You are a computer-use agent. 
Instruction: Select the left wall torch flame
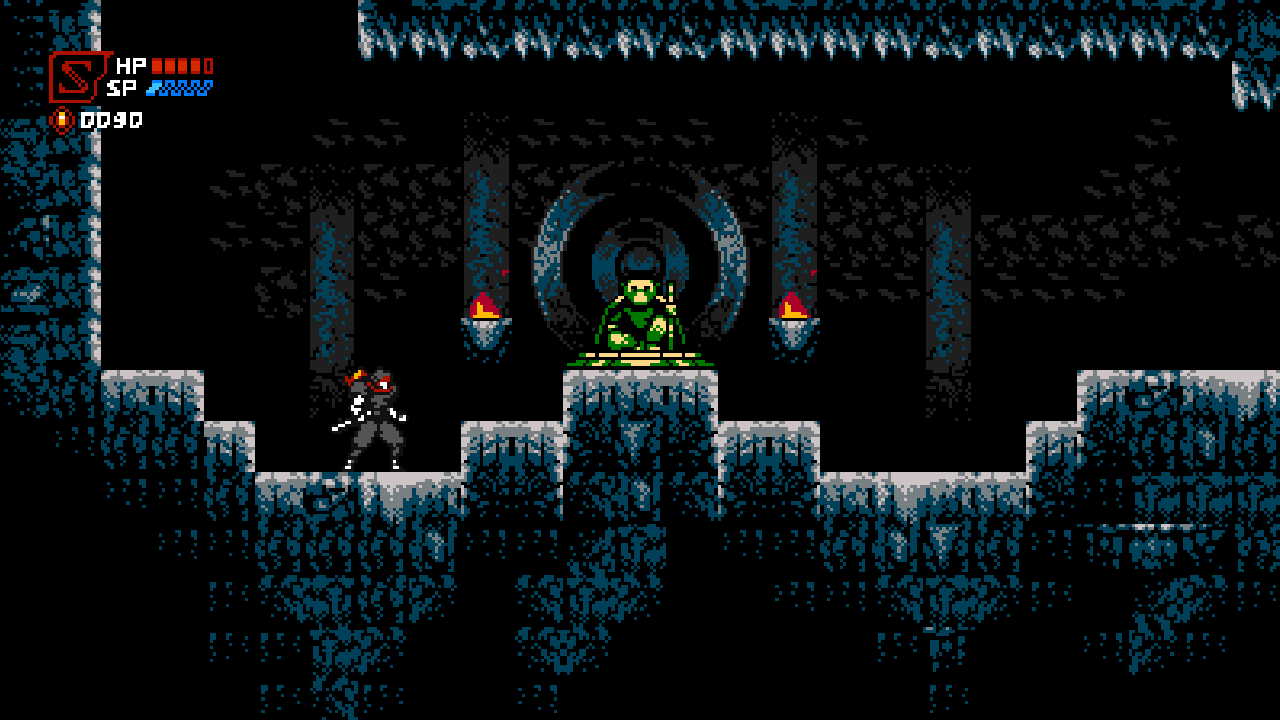[482, 306]
